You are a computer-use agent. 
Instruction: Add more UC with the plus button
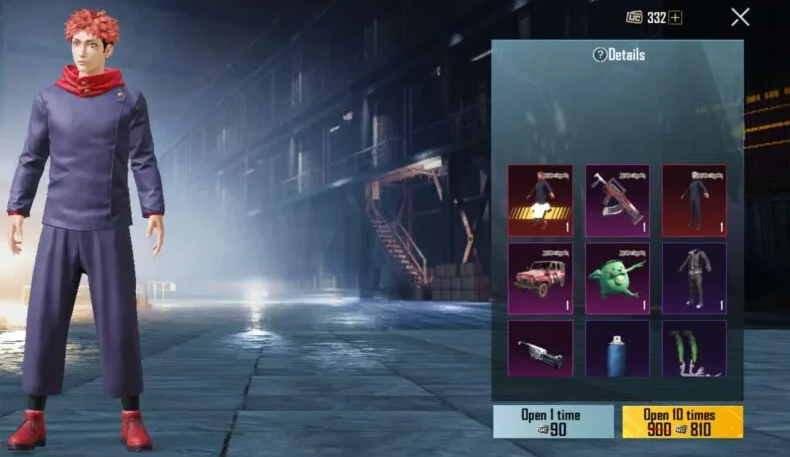[676, 18]
